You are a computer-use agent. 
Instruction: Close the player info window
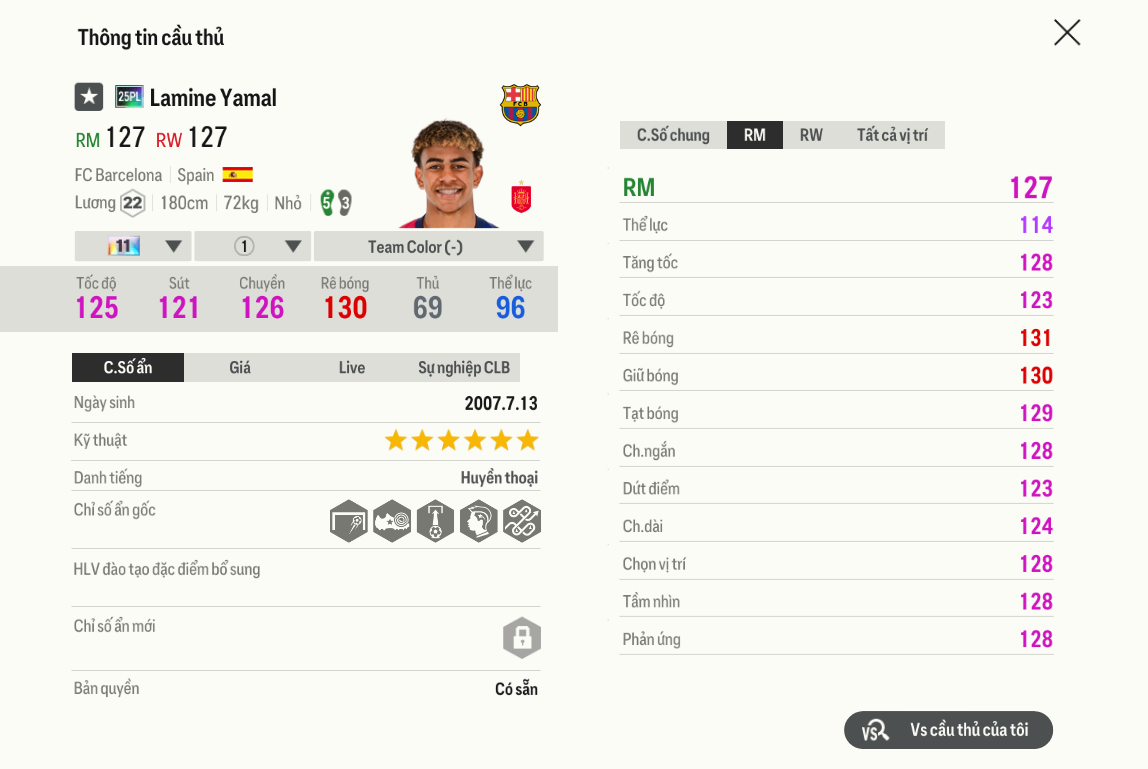(x=1067, y=33)
